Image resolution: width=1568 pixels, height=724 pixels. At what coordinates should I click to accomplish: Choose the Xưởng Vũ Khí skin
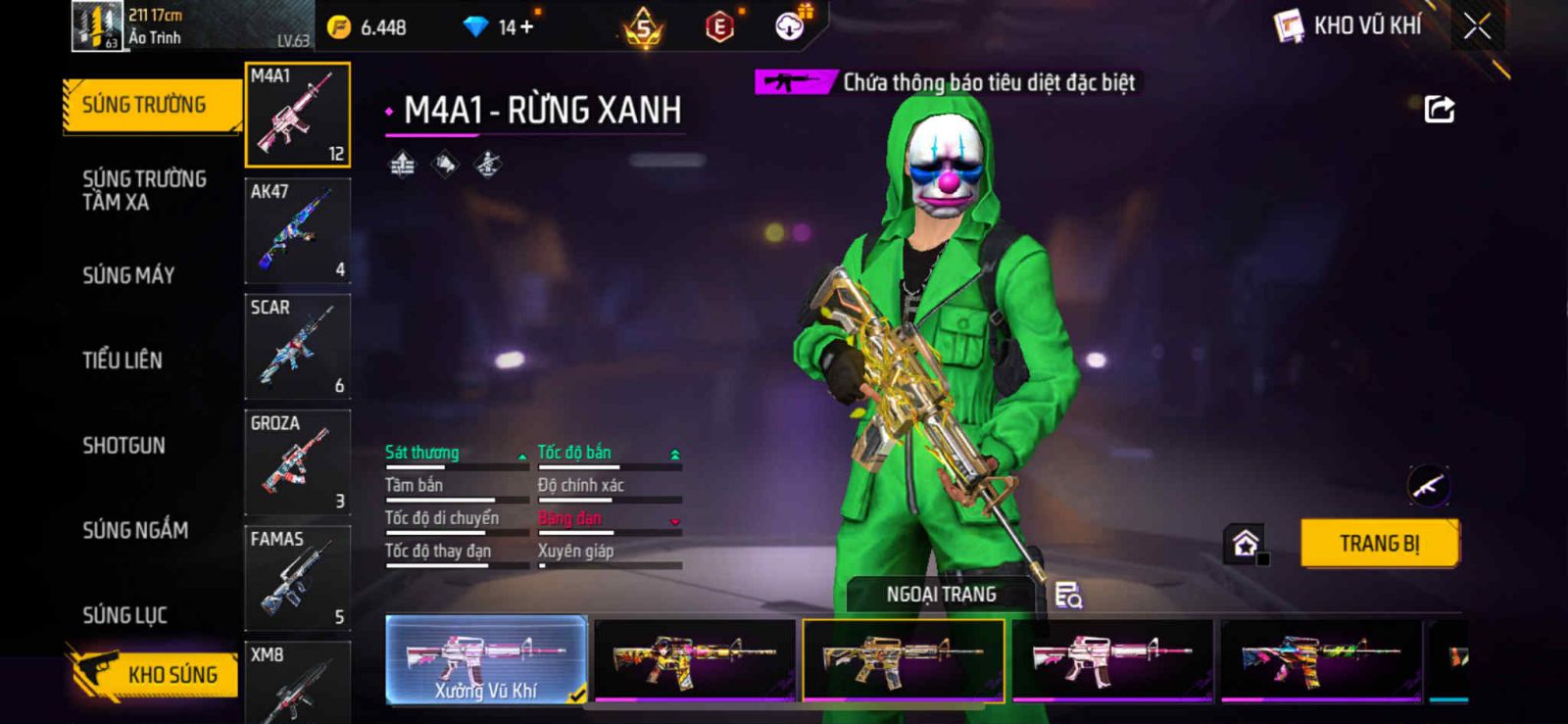pyautogui.click(x=486, y=660)
